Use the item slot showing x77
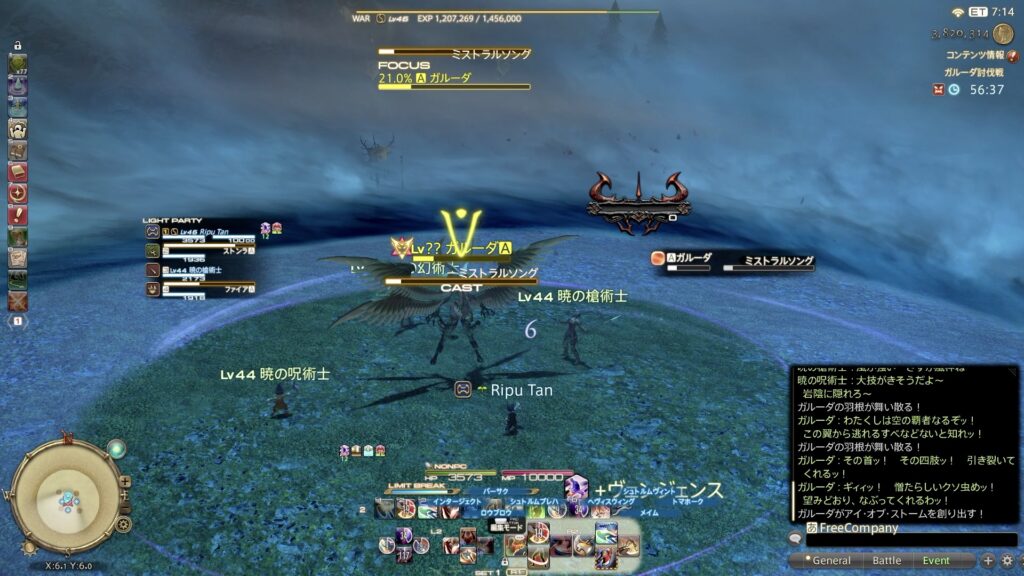The image size is (1024, 576). (18, 64)
